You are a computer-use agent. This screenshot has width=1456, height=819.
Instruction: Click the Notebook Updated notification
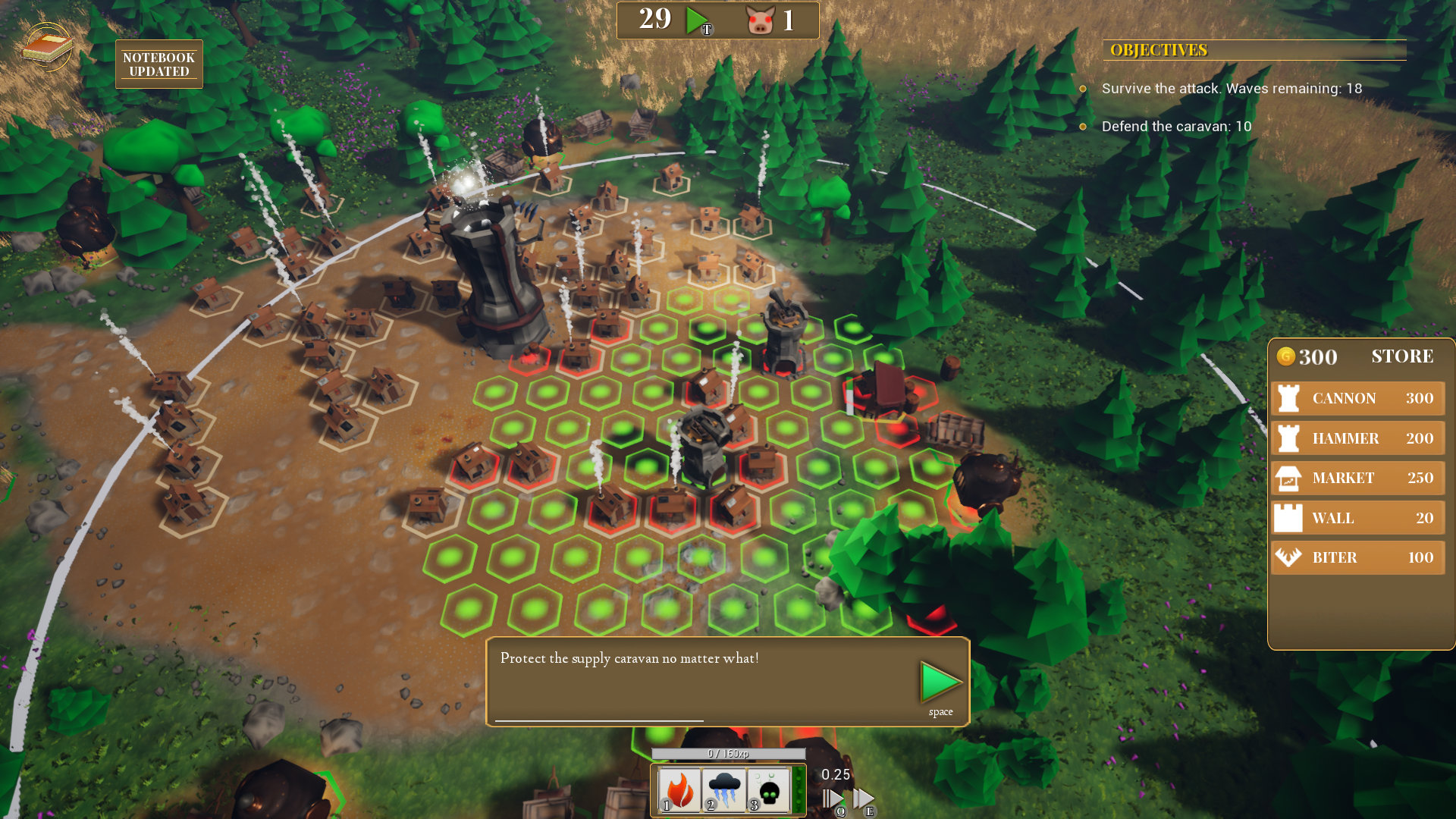tap(158, 64)
